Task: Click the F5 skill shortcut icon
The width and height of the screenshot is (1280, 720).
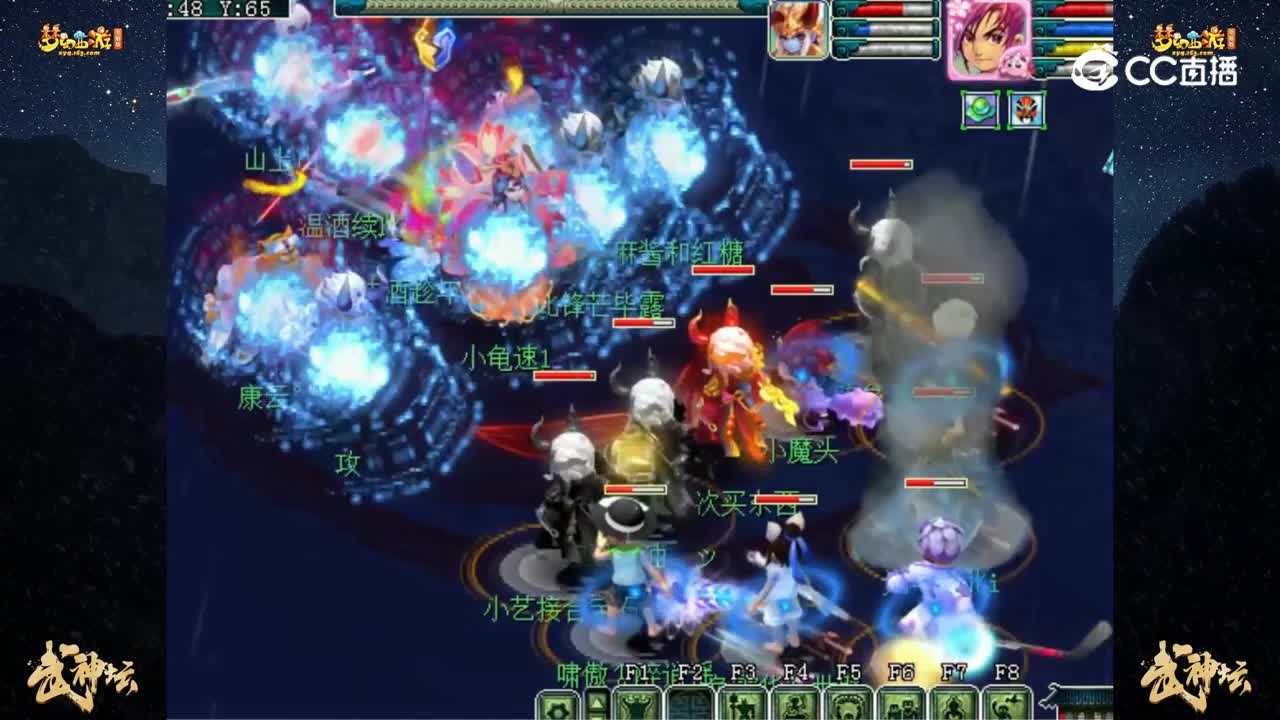Action: (x=846, y=706)
